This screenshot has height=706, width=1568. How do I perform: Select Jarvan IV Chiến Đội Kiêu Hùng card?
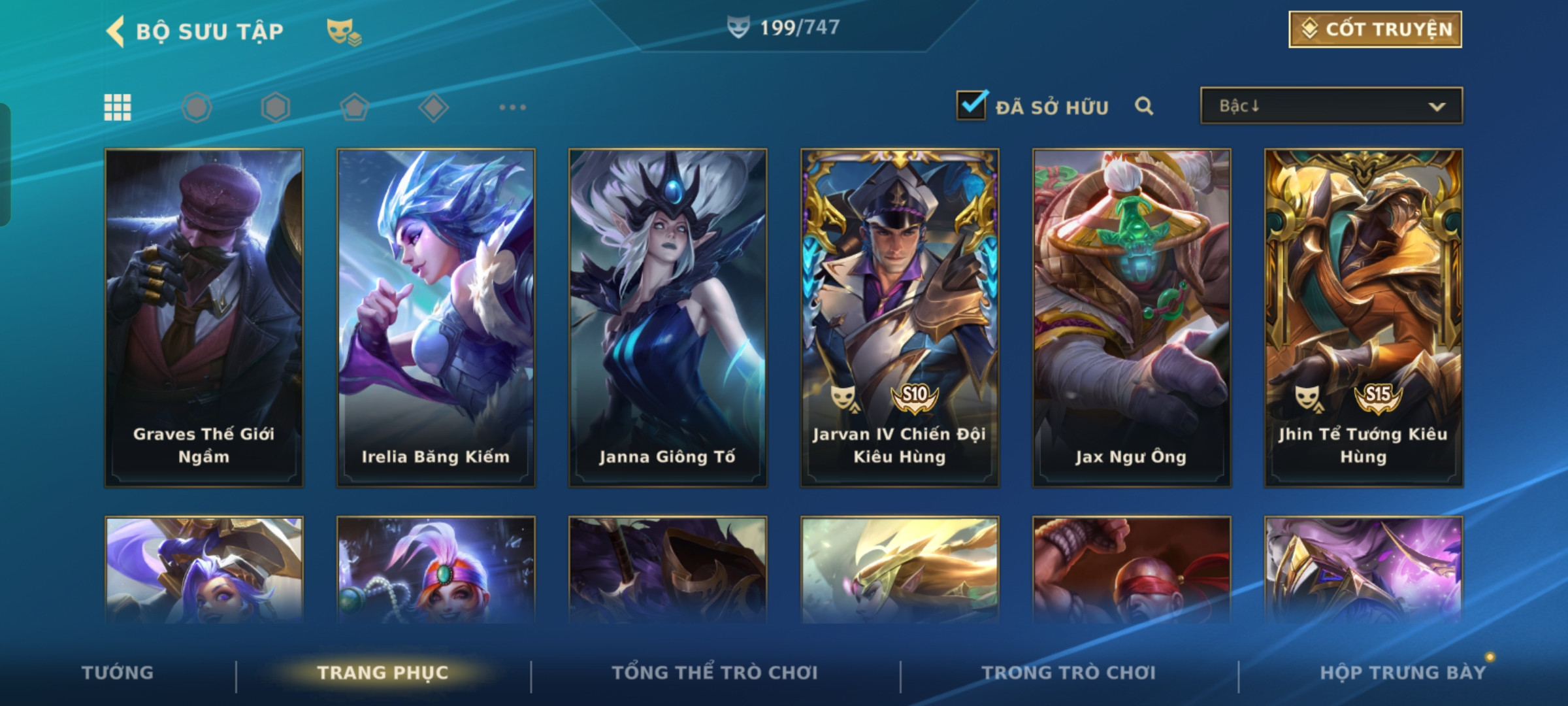pos(900,318)
